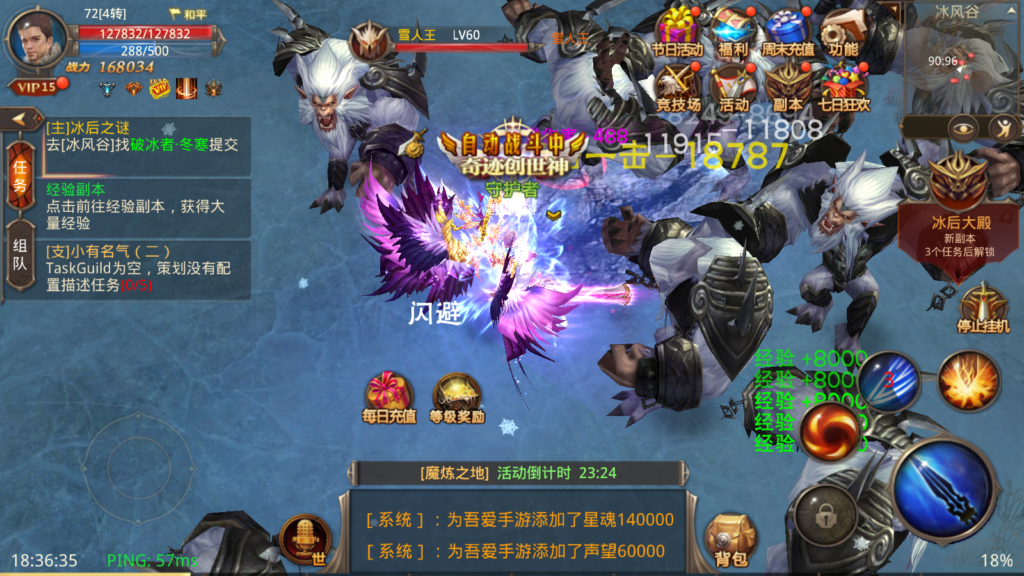Open the 等级奖励 level rewards

tap(457, 397)
